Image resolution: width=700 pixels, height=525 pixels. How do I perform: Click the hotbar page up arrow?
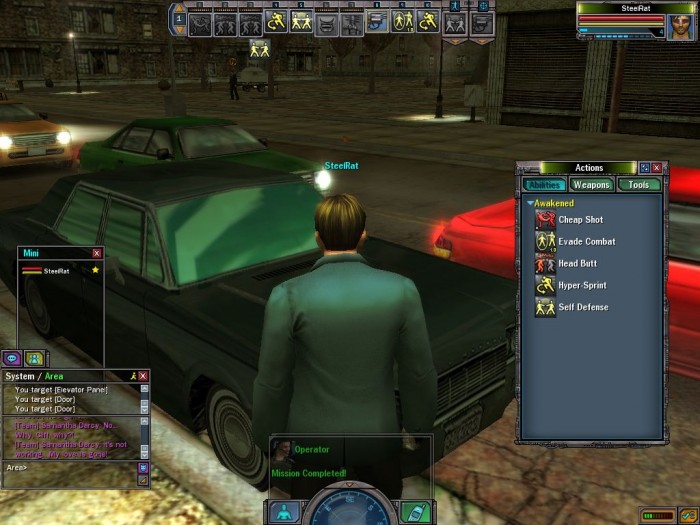click(x=179, y=7)
